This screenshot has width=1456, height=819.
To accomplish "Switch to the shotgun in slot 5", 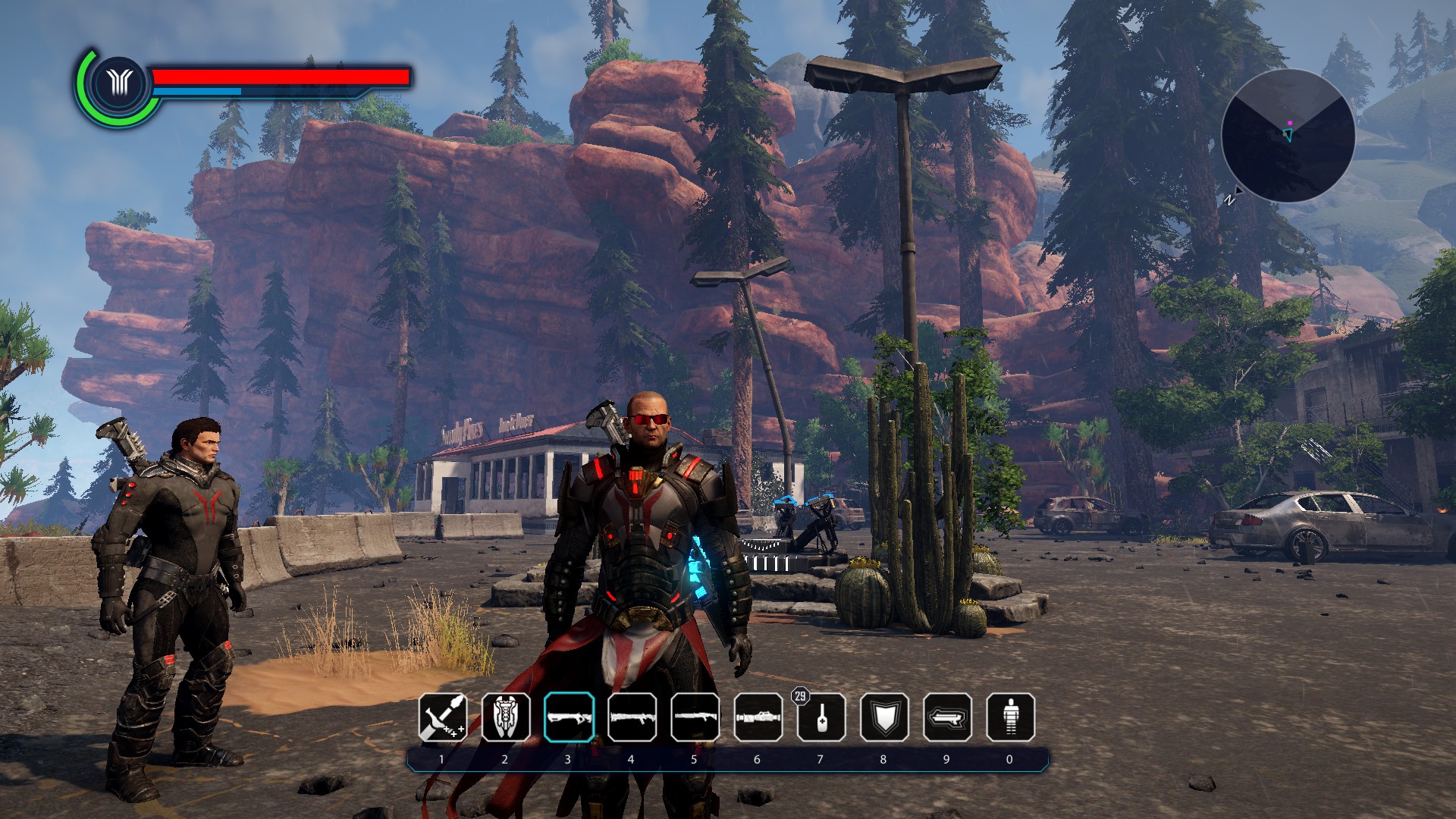I will coord(695,717).
